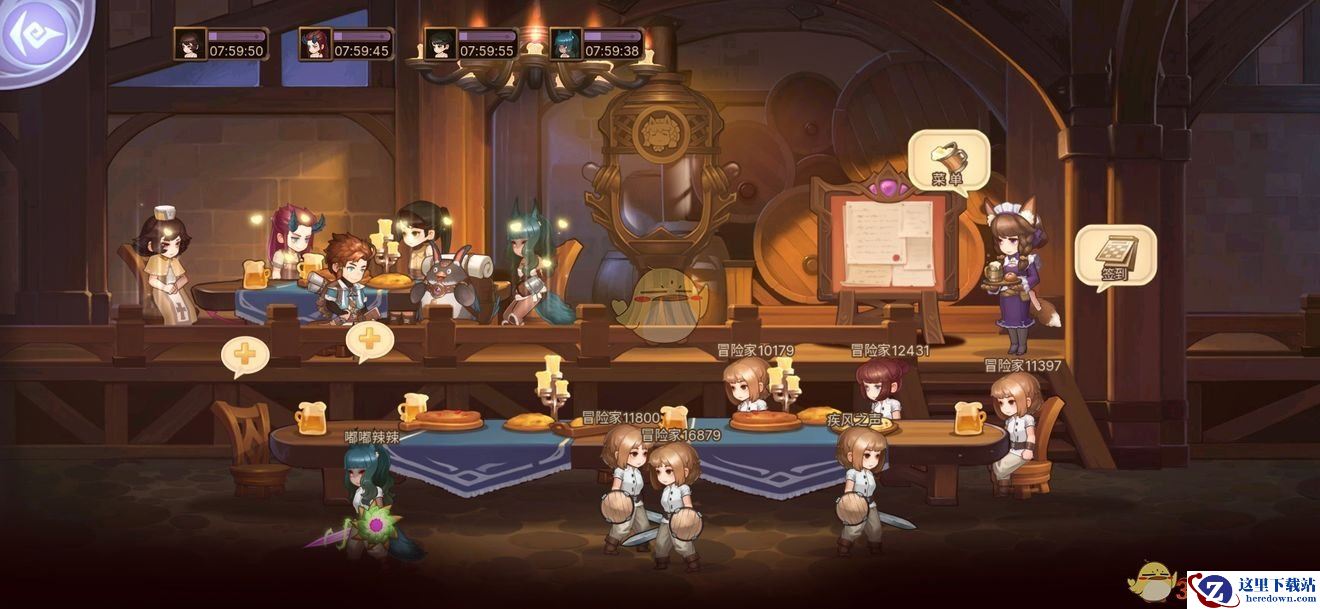This screenshot has height=609, width=1320.
Task: Open the 签到 sign-in bubble
Action: (x=1115, y=255)
